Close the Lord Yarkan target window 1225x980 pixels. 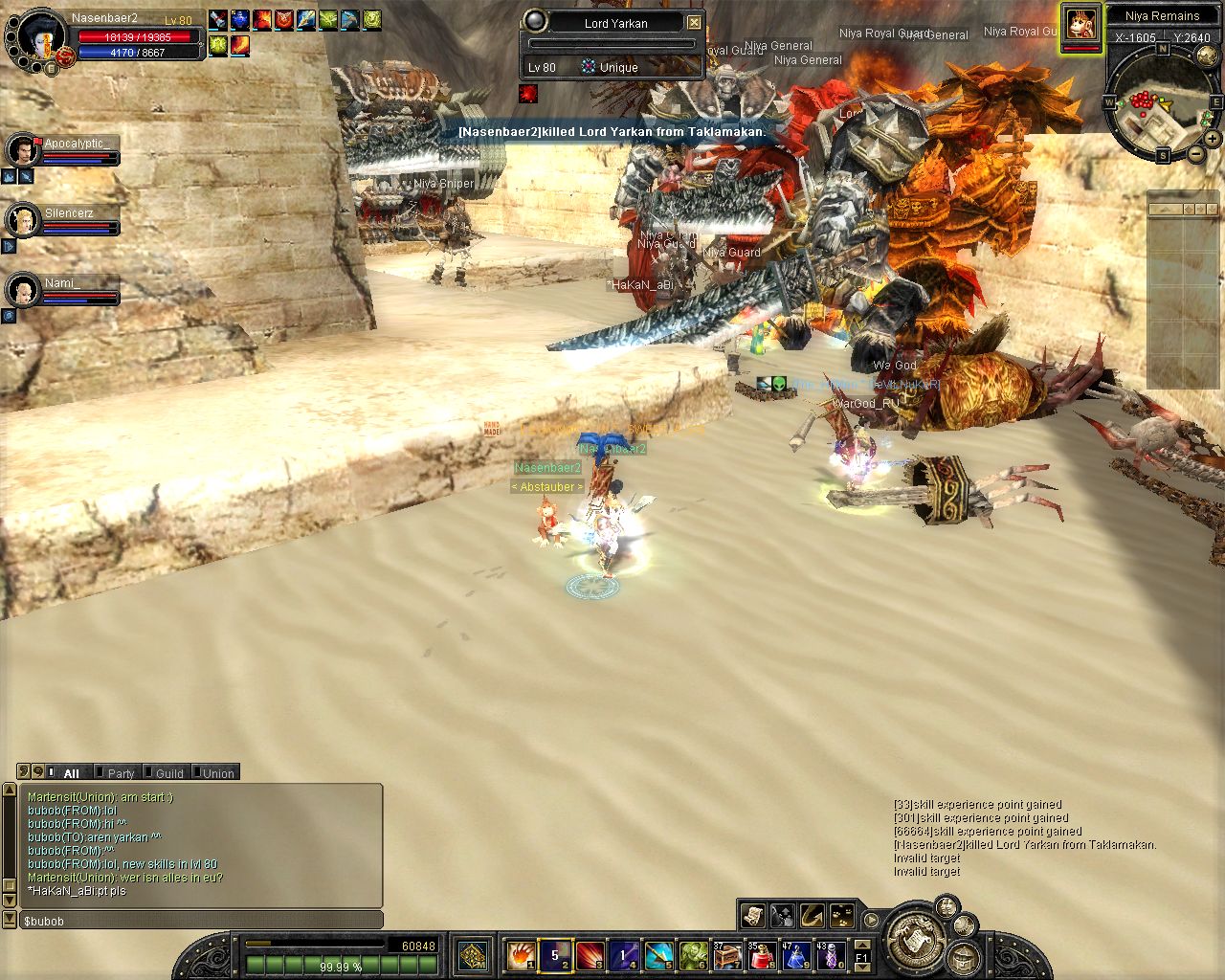(x=695, y=22)
